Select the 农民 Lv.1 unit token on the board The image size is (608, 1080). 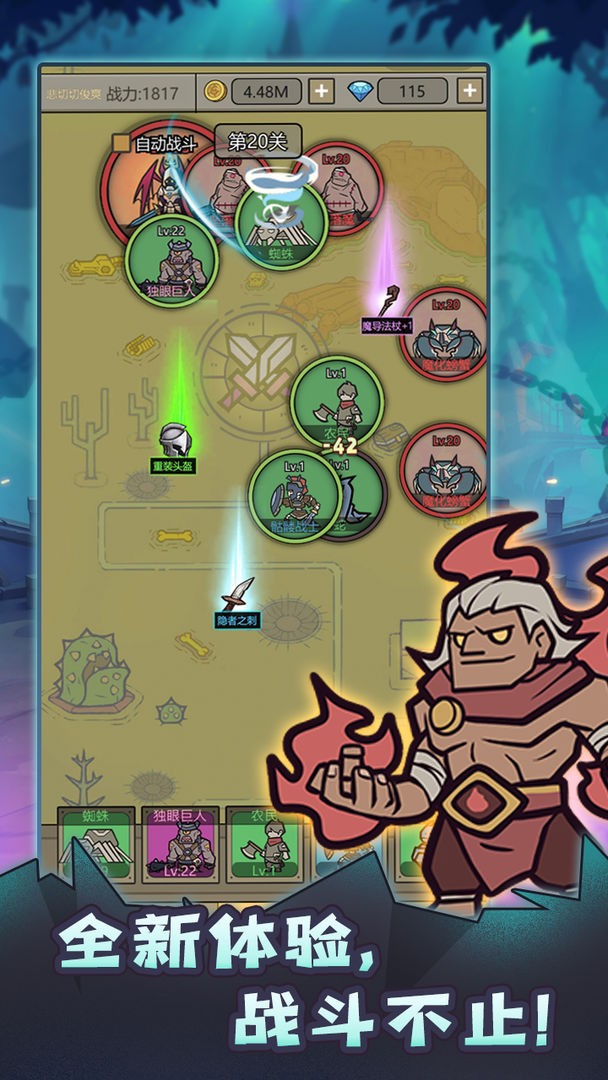[x=337, y=401]
